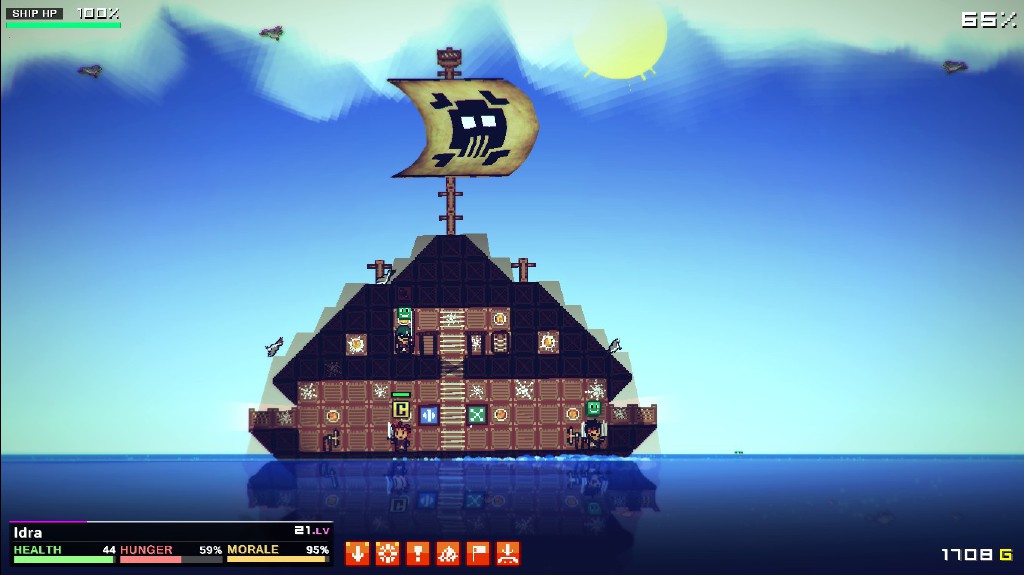Activate the lifebuoy ring command icon
Image resolution: width=1024 pixels, height=575 pixels.
[387, 553]
